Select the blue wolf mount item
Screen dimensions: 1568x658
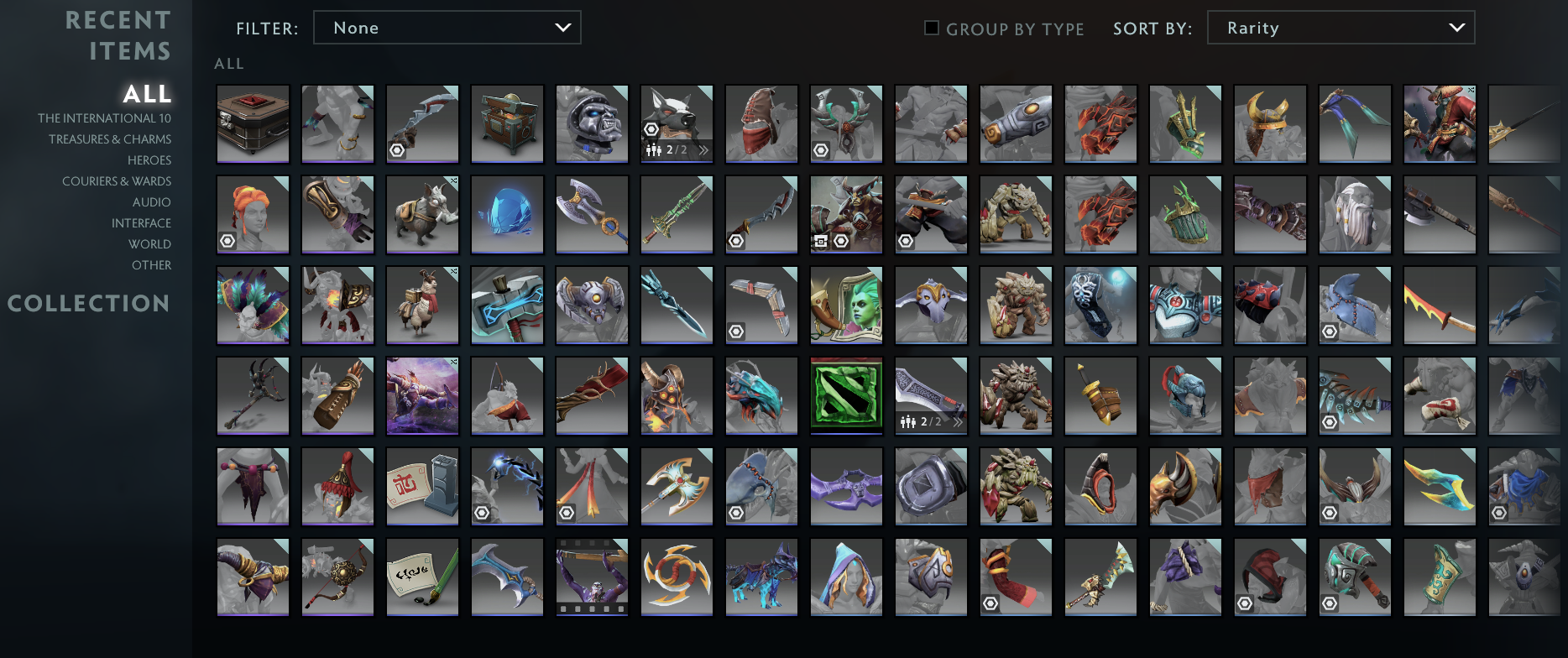pos(760,577)
